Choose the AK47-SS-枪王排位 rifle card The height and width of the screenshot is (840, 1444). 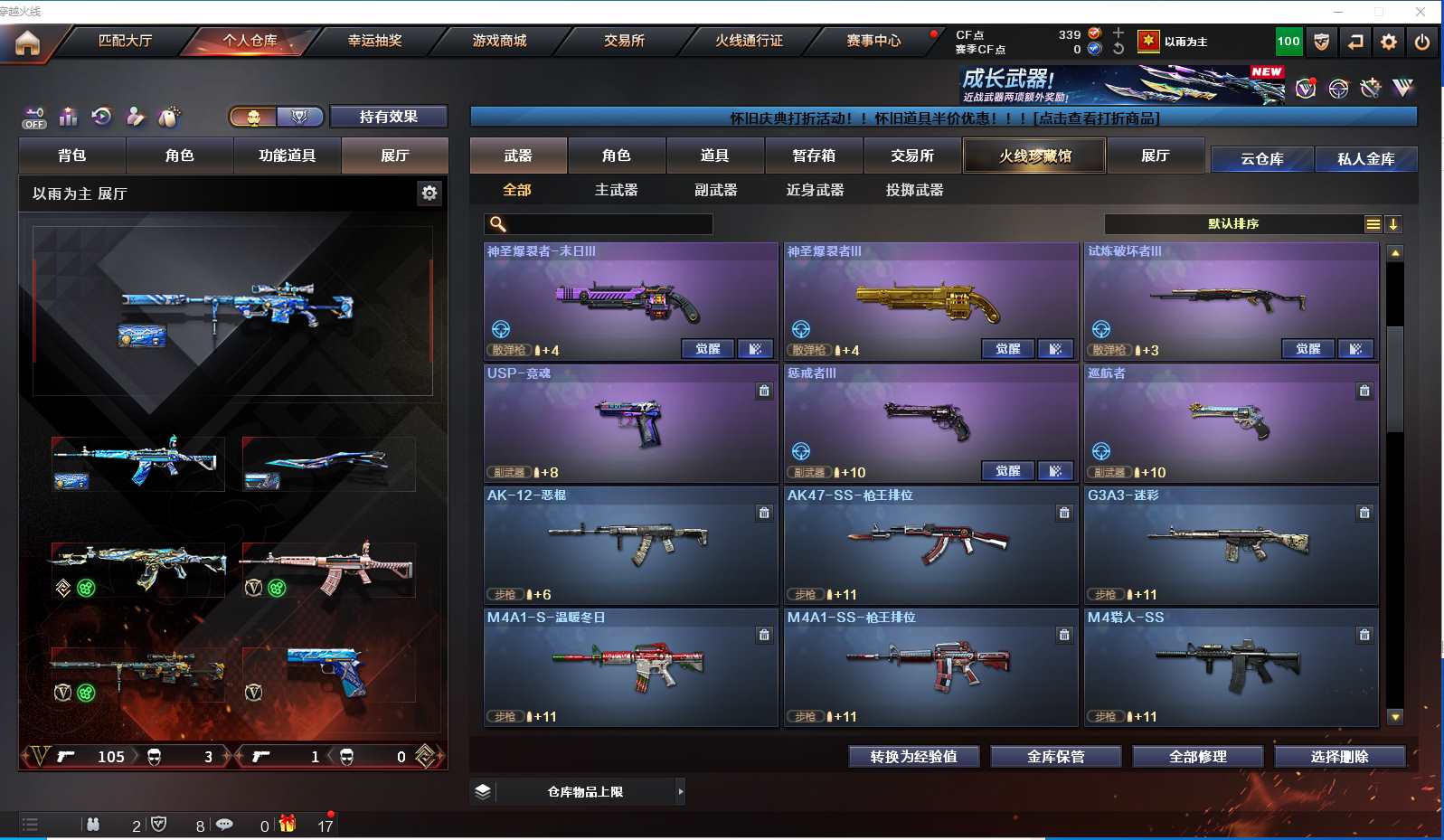tap(930, 545)
